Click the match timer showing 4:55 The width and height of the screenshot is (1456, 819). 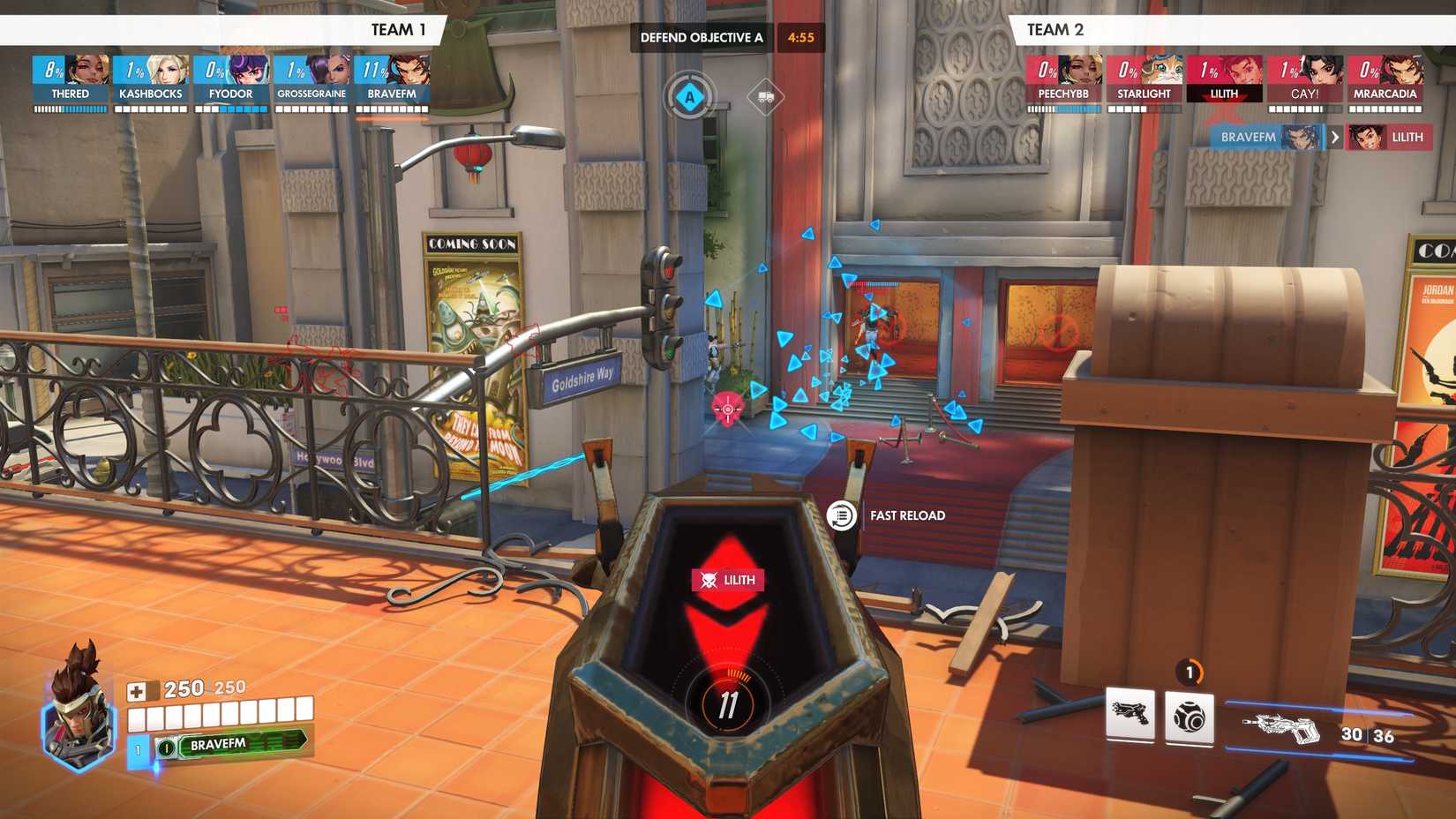pyautogui.click(x=800, y=38)
